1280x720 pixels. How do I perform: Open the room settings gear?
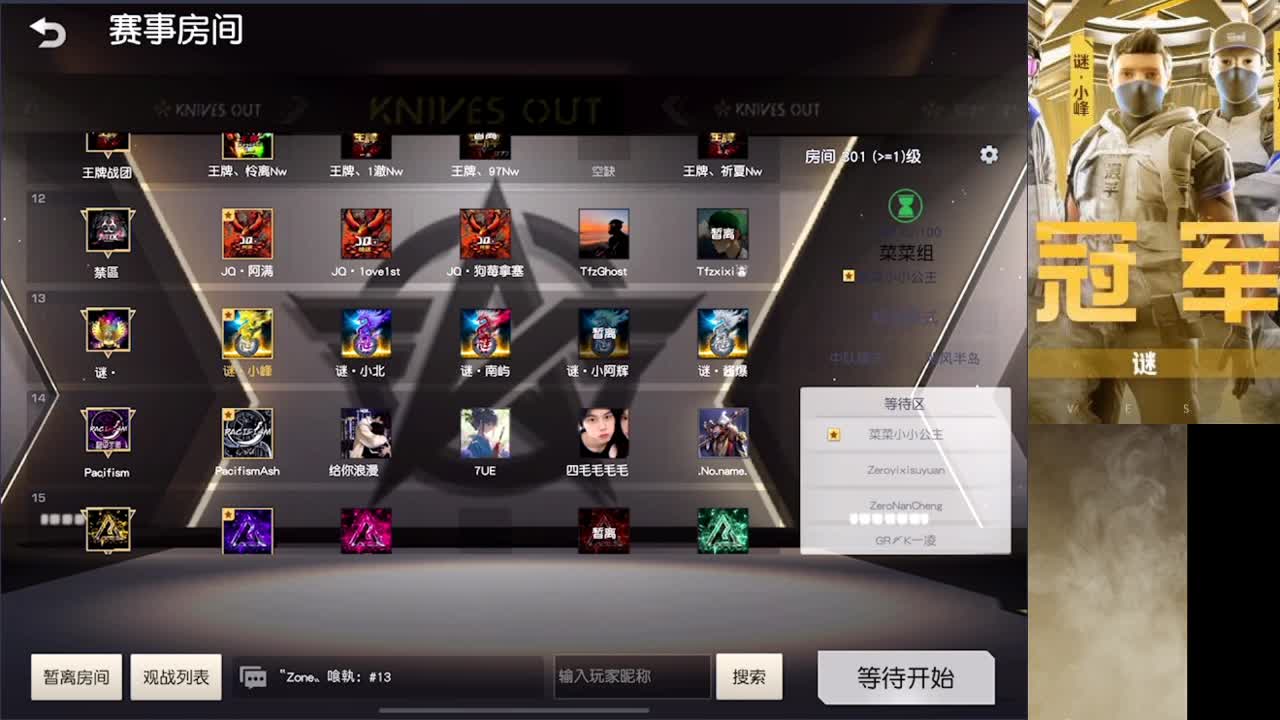(x=988, y=155)
